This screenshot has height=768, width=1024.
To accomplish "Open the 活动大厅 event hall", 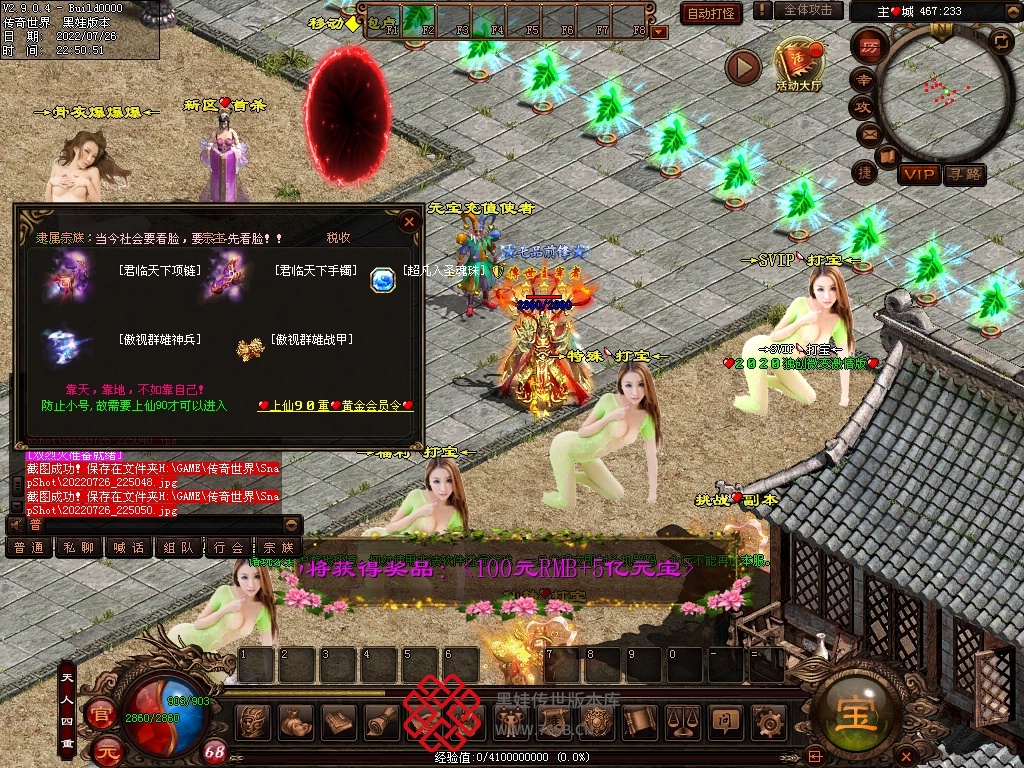I will click(799, 63).
